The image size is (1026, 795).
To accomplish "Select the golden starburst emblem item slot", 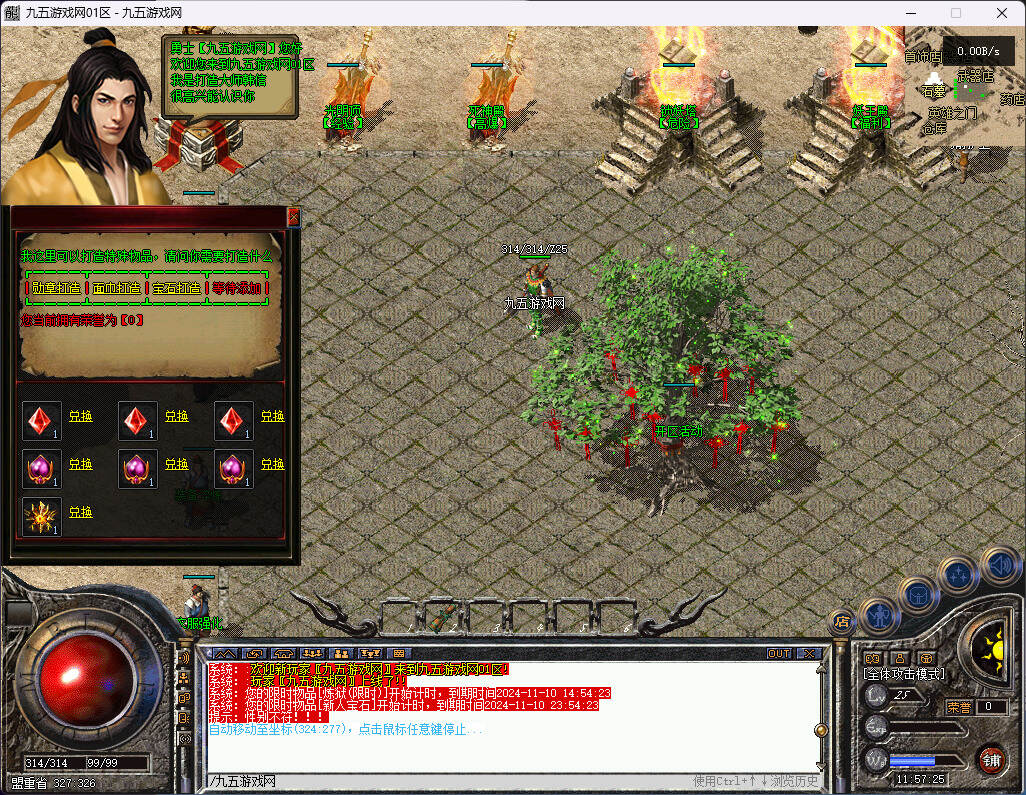I will click(42, 516).
